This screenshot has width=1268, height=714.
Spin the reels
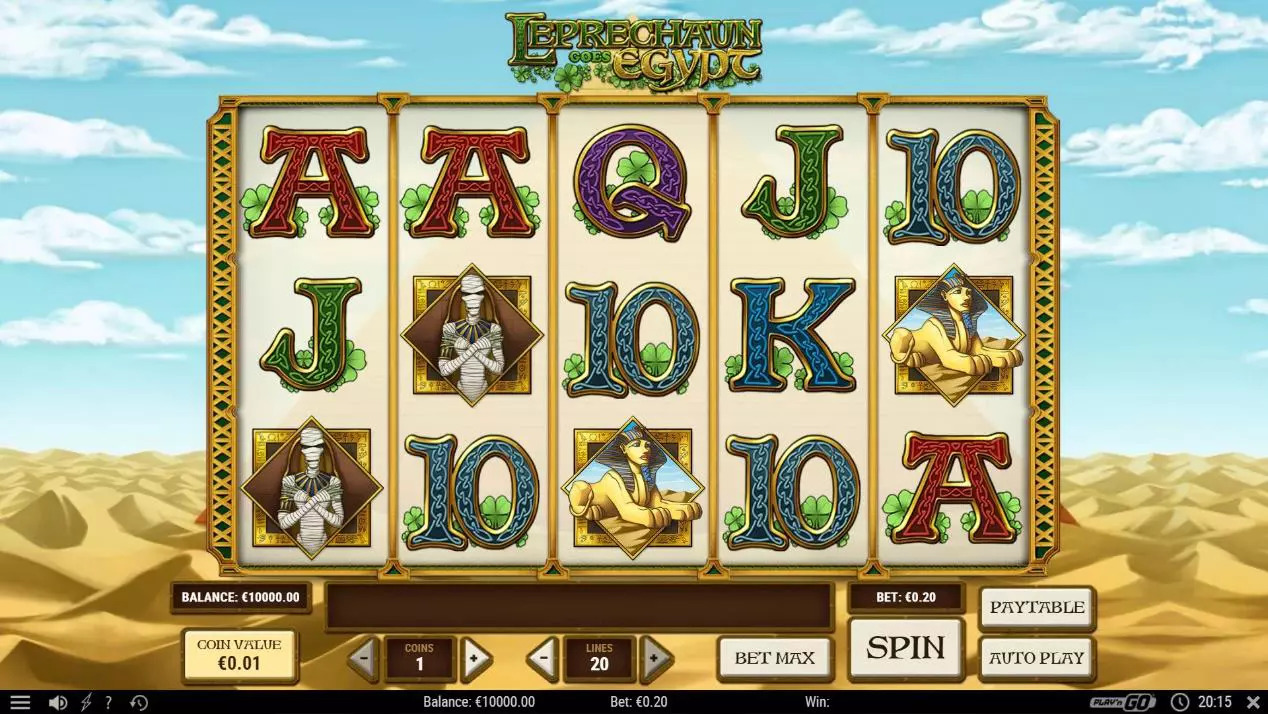tap(905, 648)
